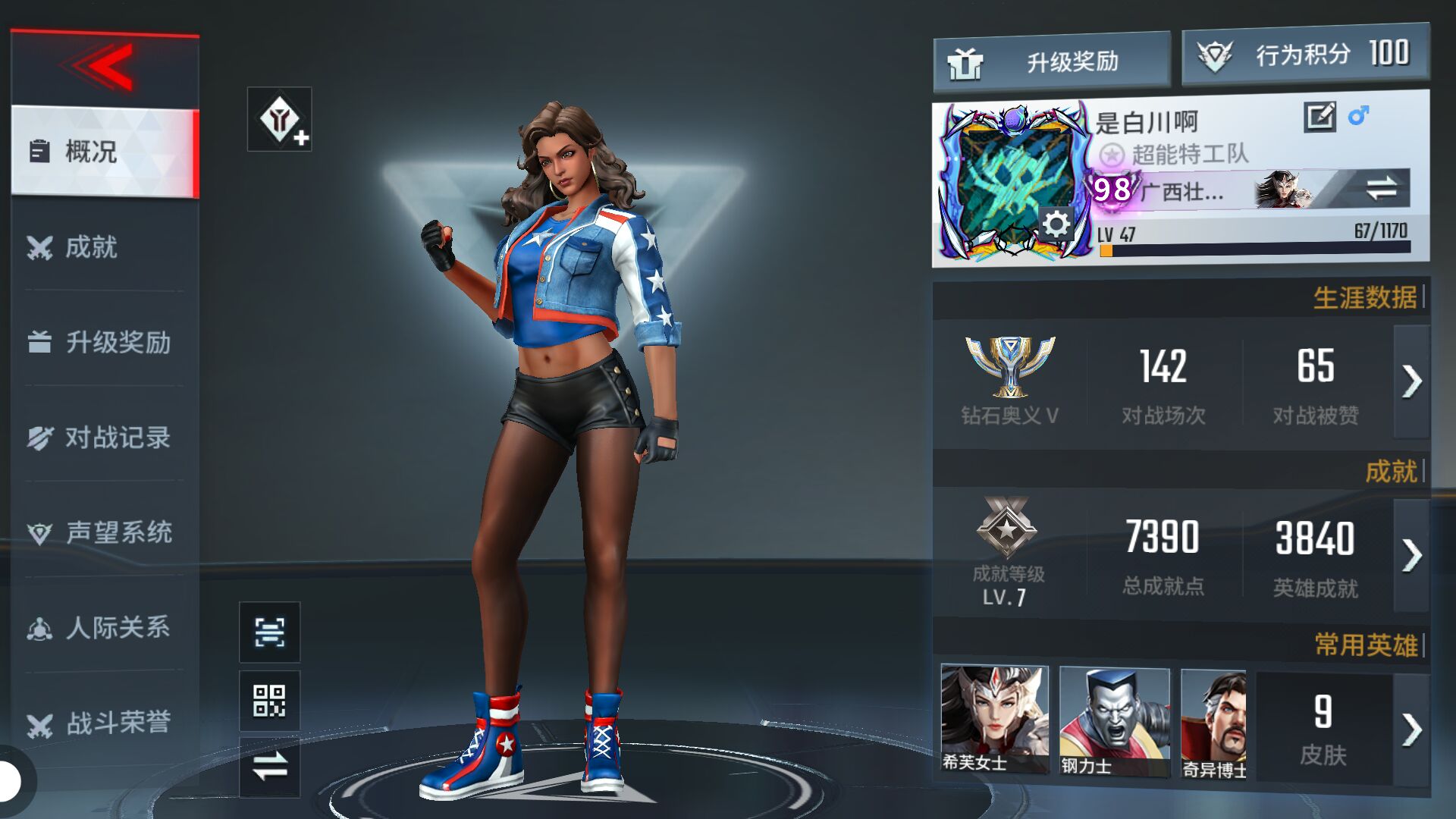
Task: Open the QR code button
Action: [269, 701]
